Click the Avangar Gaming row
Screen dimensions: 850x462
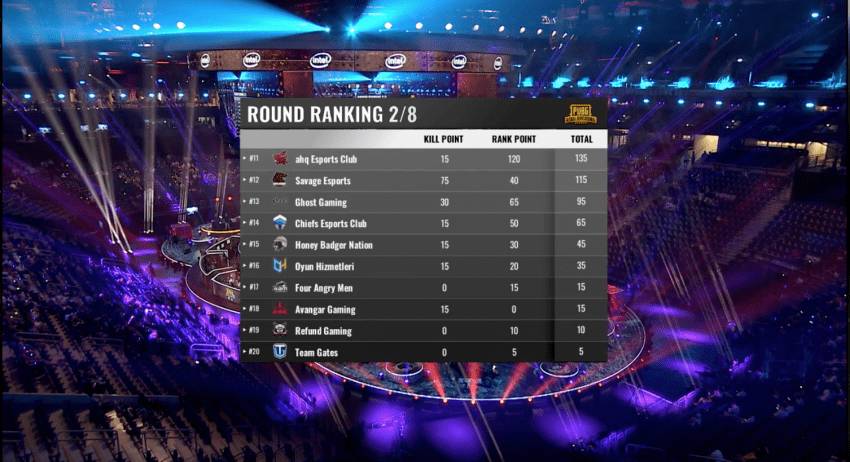pyautogui.click(x=422, y=309)
